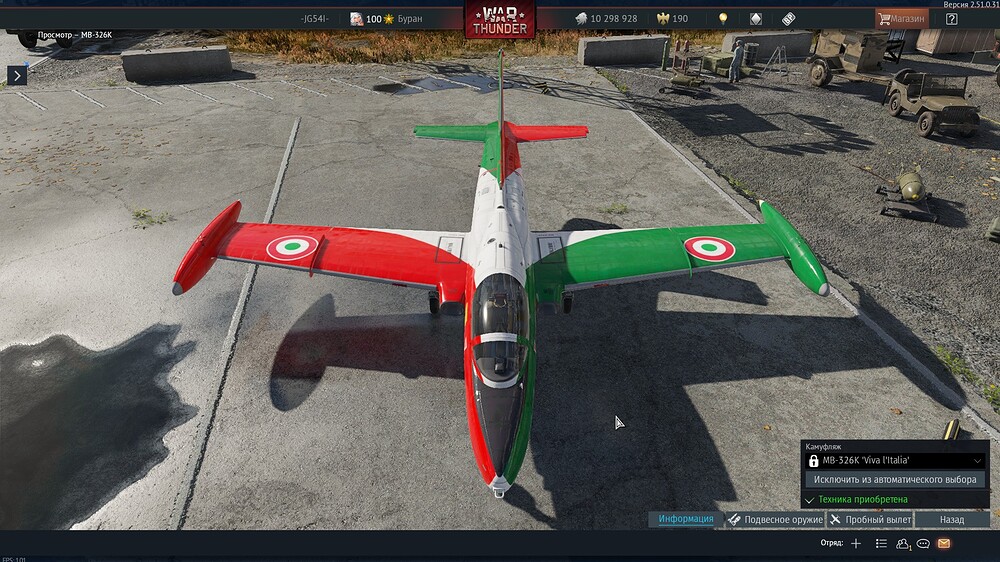Add a squad member with plus icon

tap(855, 543)
